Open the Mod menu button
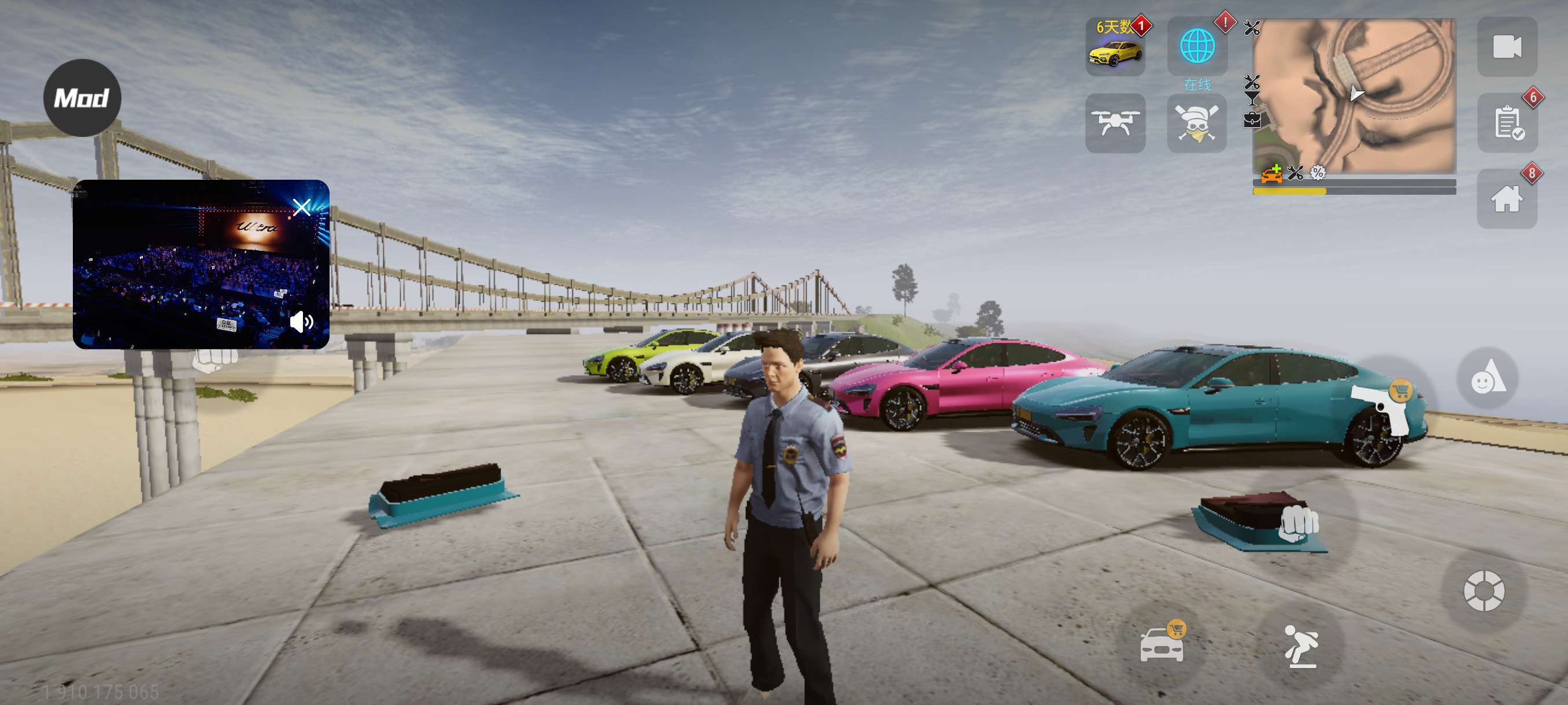 click(82, 98)
